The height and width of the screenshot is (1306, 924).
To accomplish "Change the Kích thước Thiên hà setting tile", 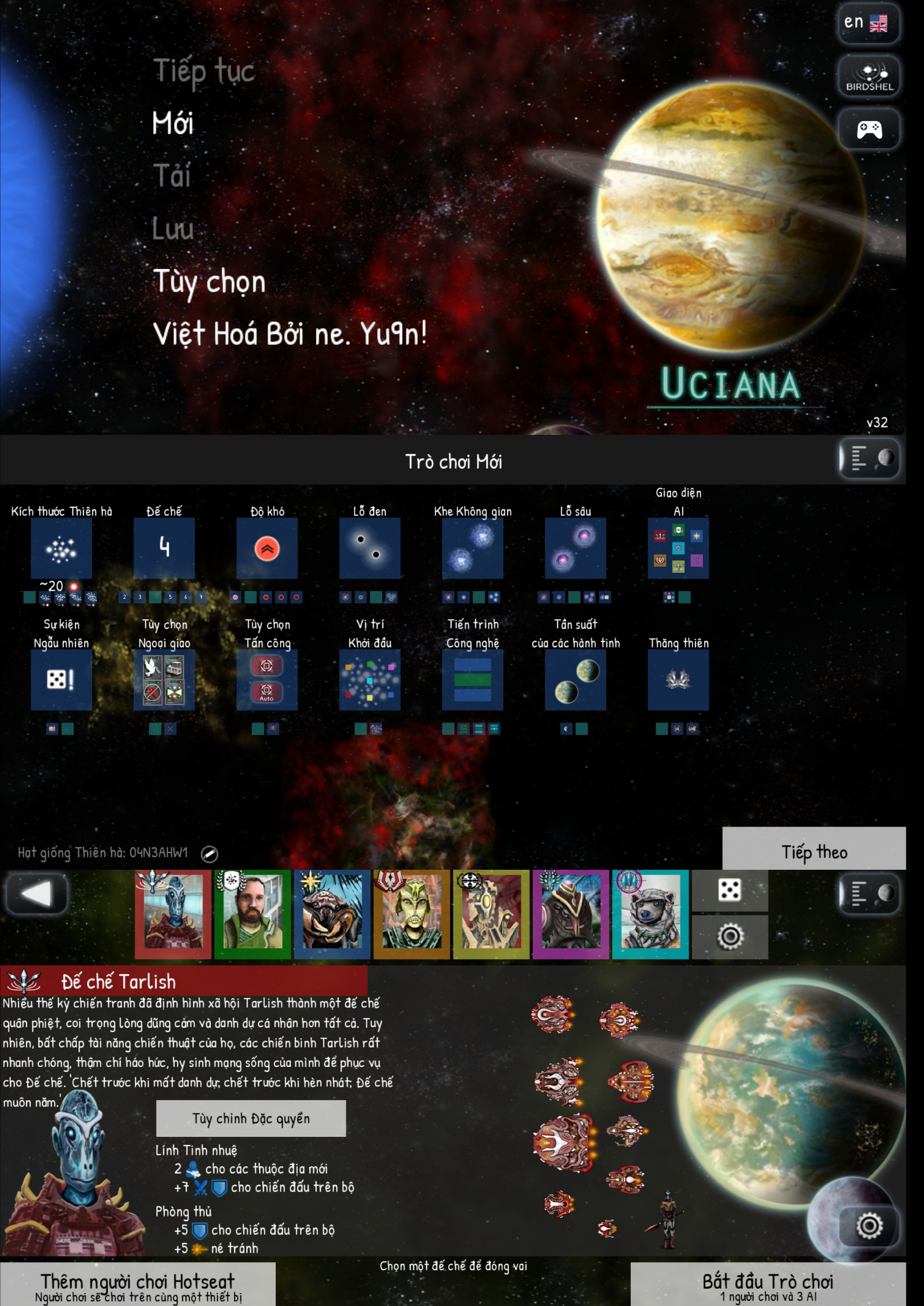I will 62,548.
